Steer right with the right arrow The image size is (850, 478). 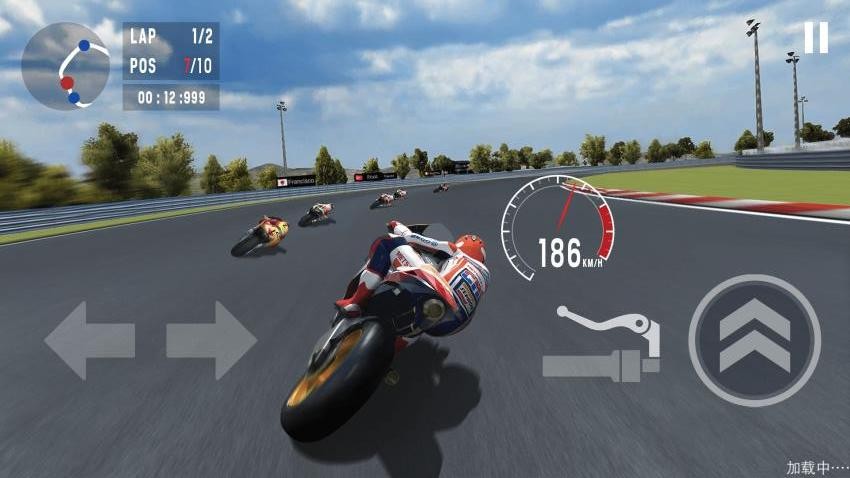pos(211,340)
